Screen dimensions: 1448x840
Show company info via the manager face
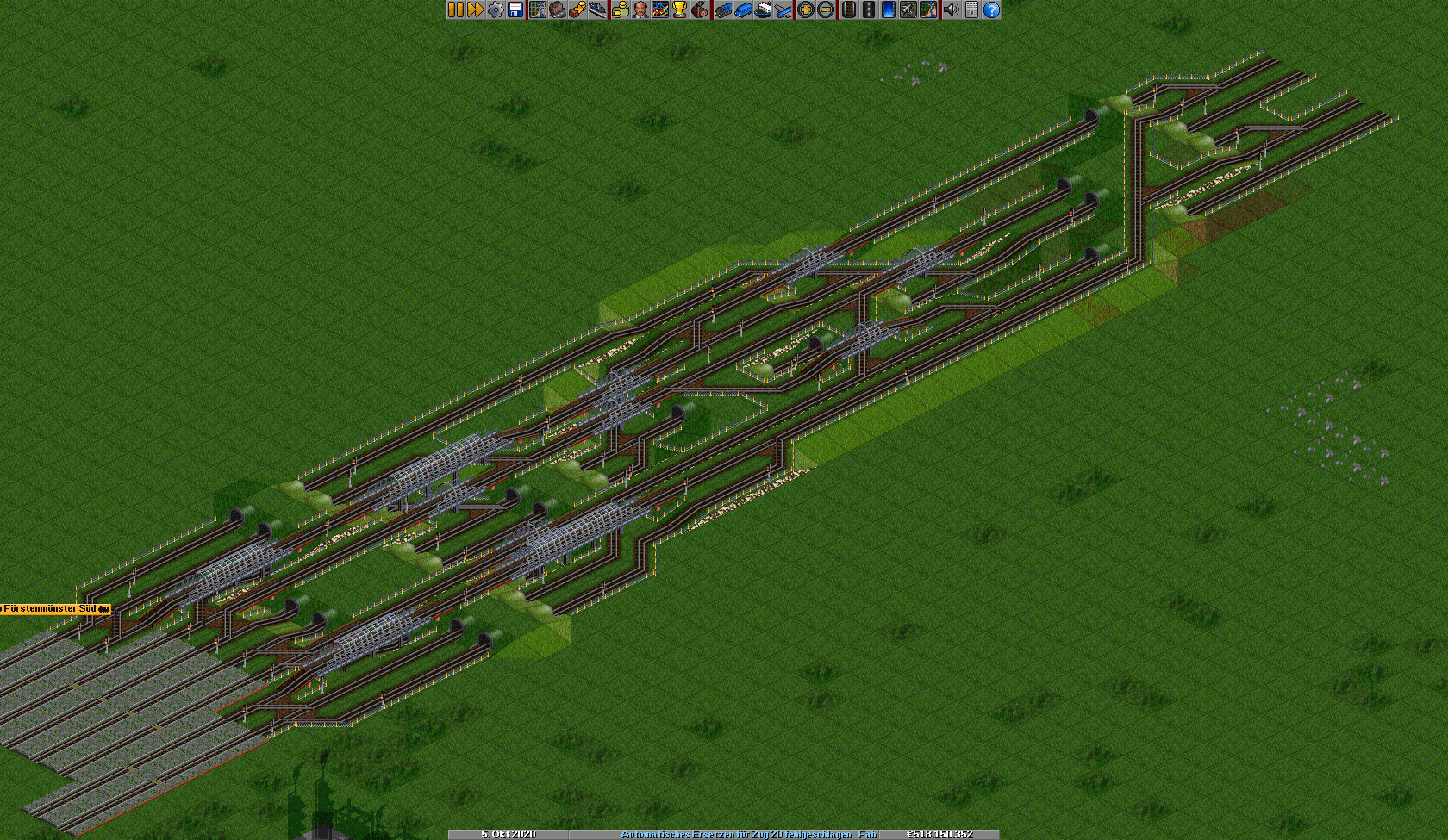coord(640,9)
